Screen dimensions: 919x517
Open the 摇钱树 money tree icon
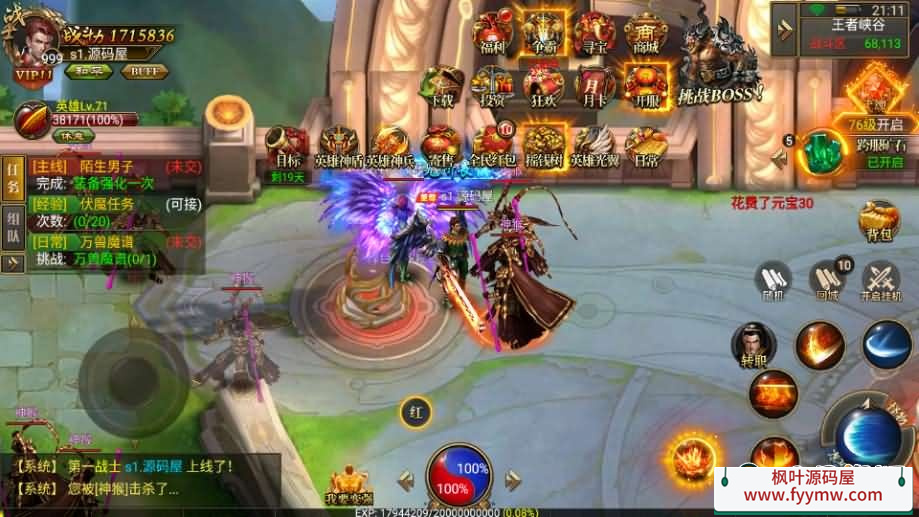544,147
